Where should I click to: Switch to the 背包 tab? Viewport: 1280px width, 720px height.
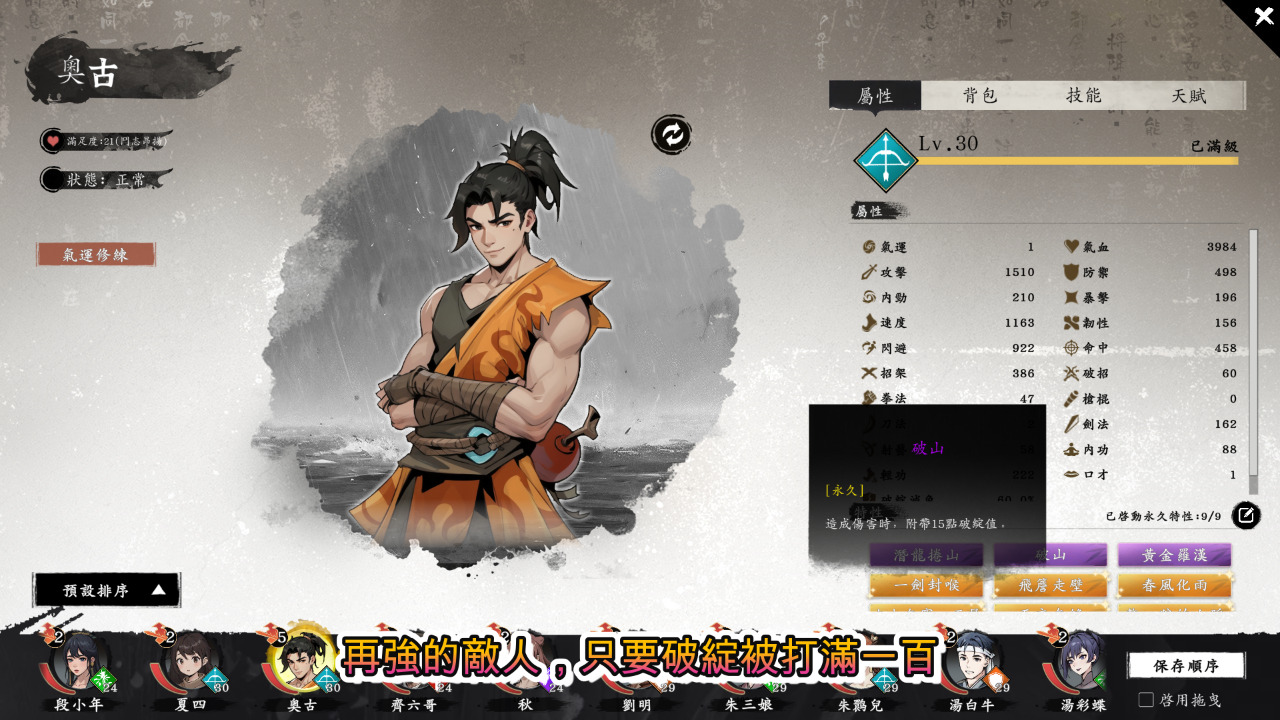click(980, 96)
